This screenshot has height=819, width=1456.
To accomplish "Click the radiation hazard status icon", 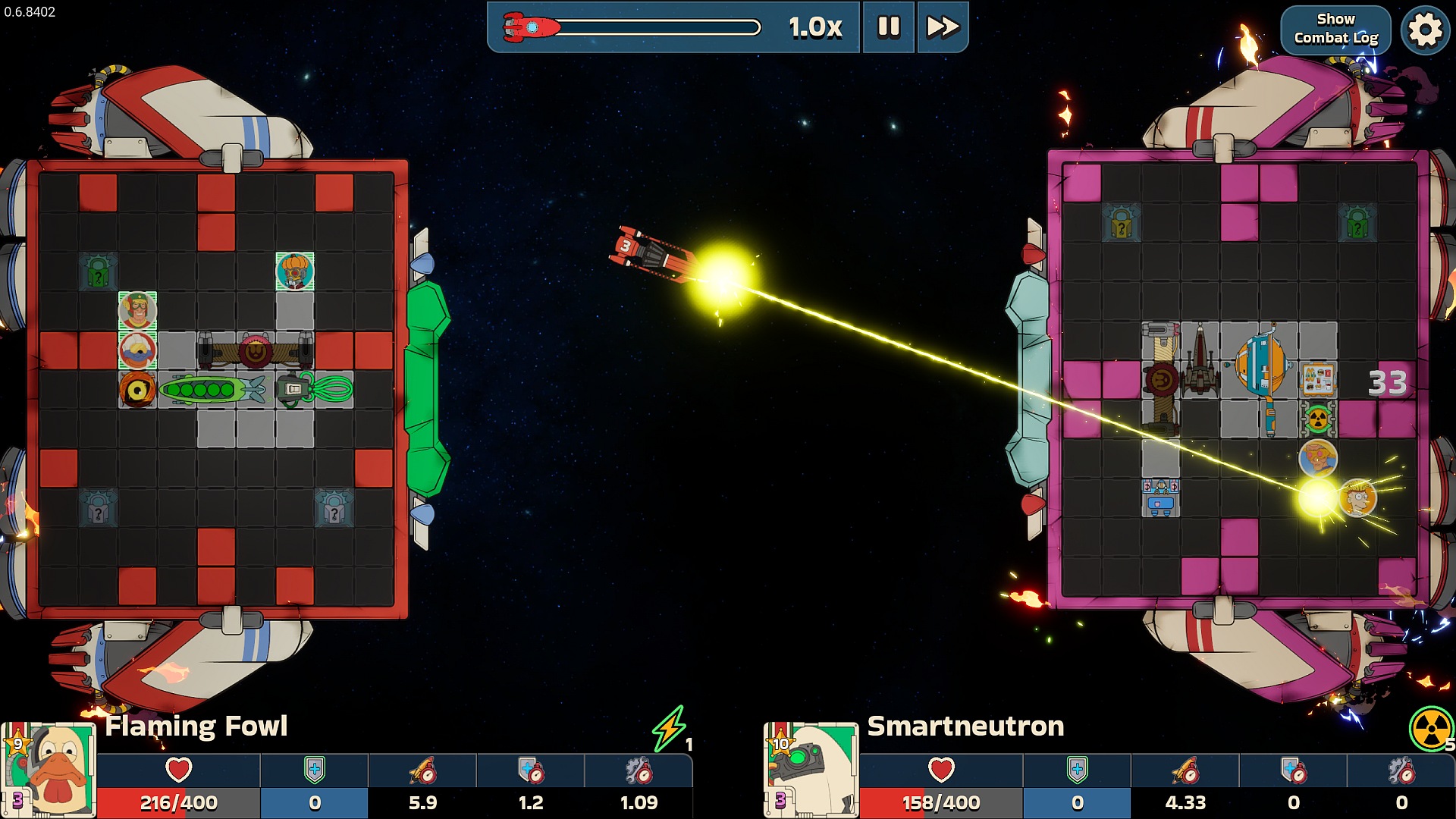I will pyautogui.click(x=1429, y=728).
